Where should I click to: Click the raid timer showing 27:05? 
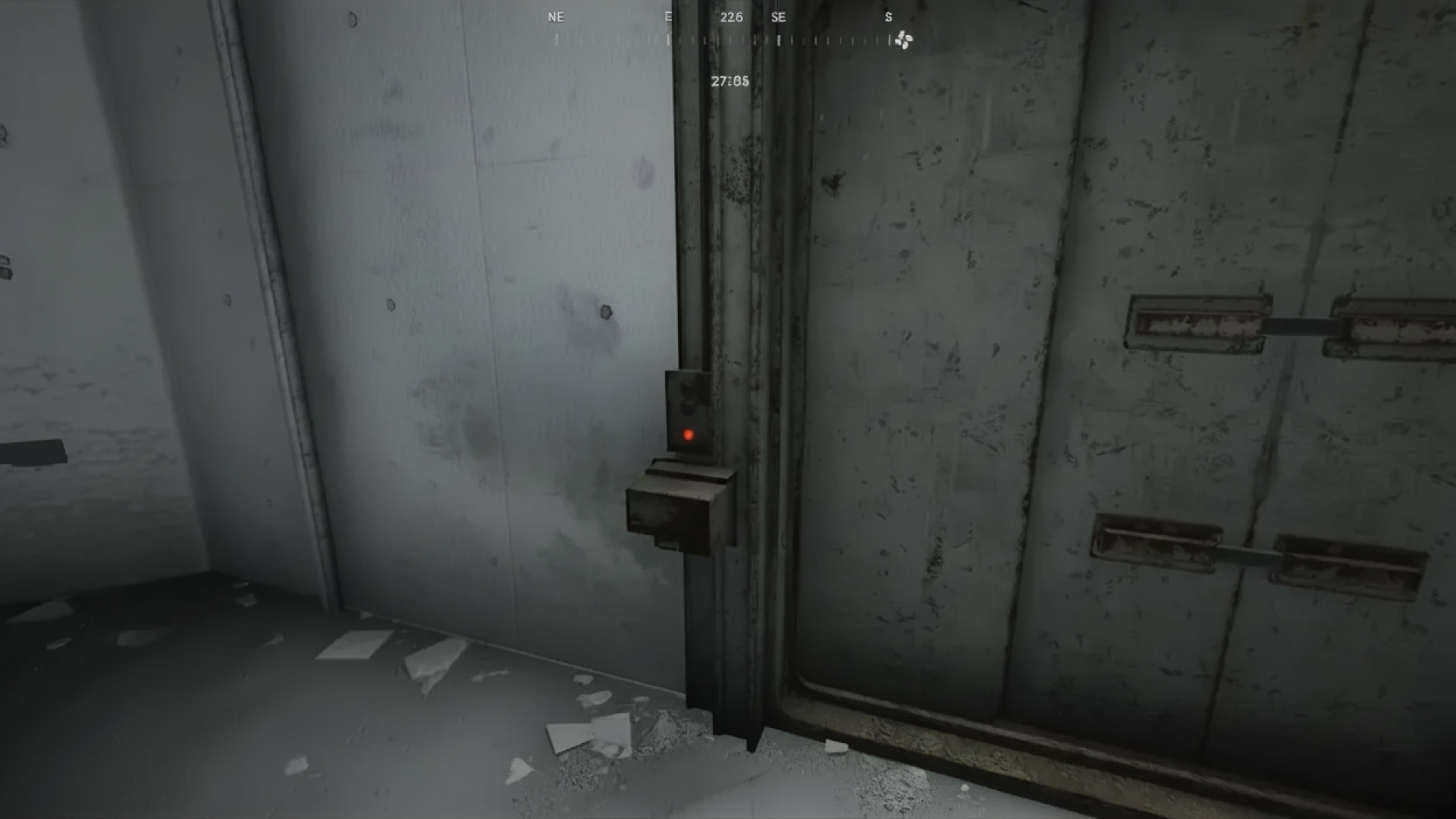(730, 81)
